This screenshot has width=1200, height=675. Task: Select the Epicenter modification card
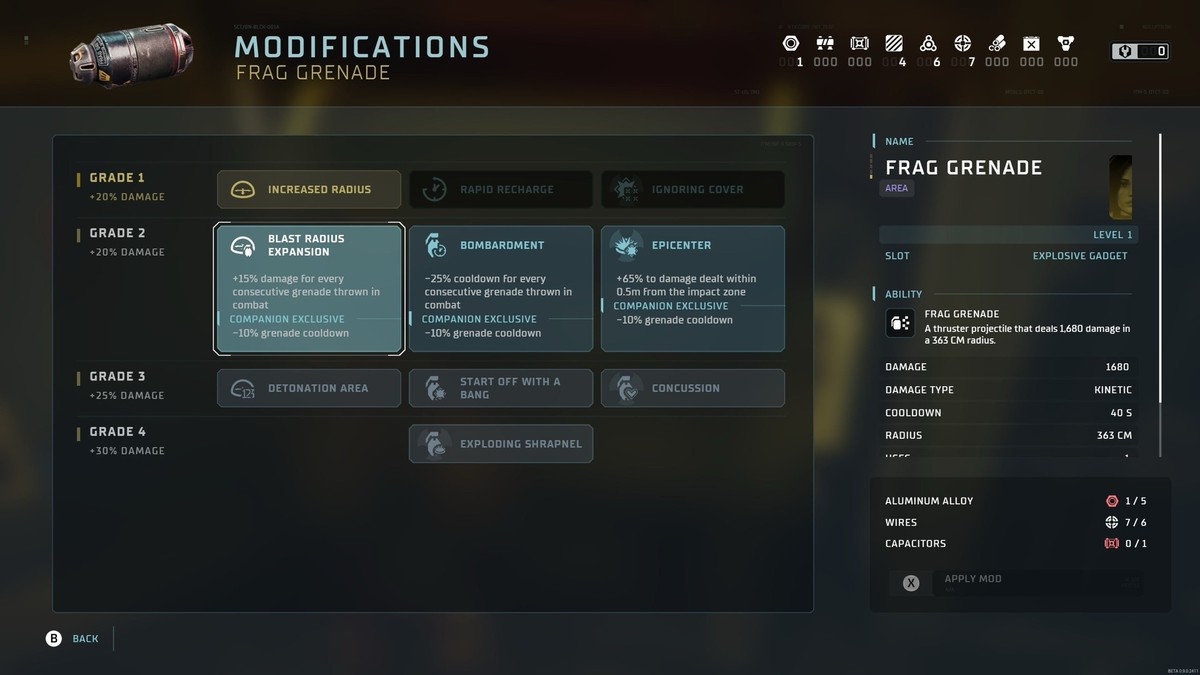pyautogui.click(x=693, y=288)
